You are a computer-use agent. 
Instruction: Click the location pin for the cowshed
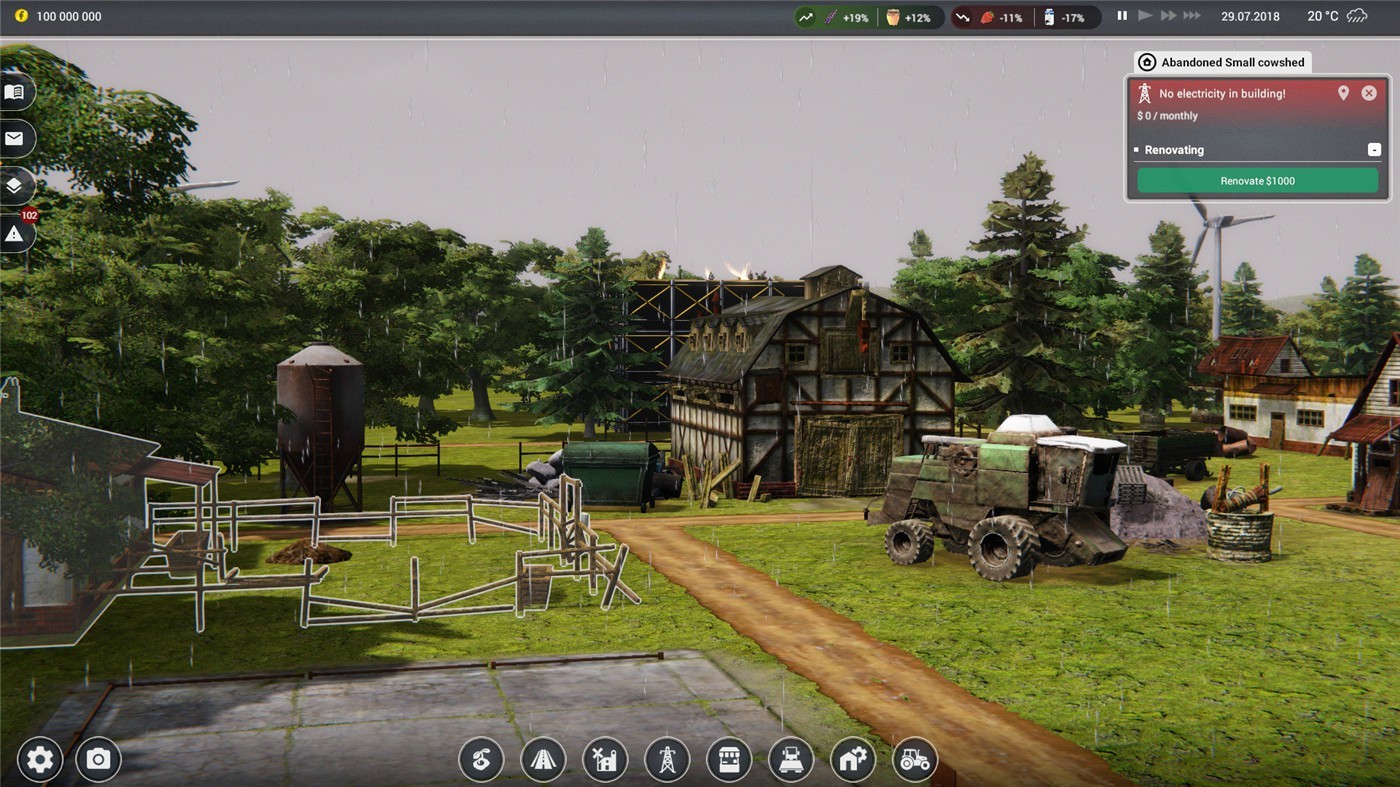click(1344, 92)
